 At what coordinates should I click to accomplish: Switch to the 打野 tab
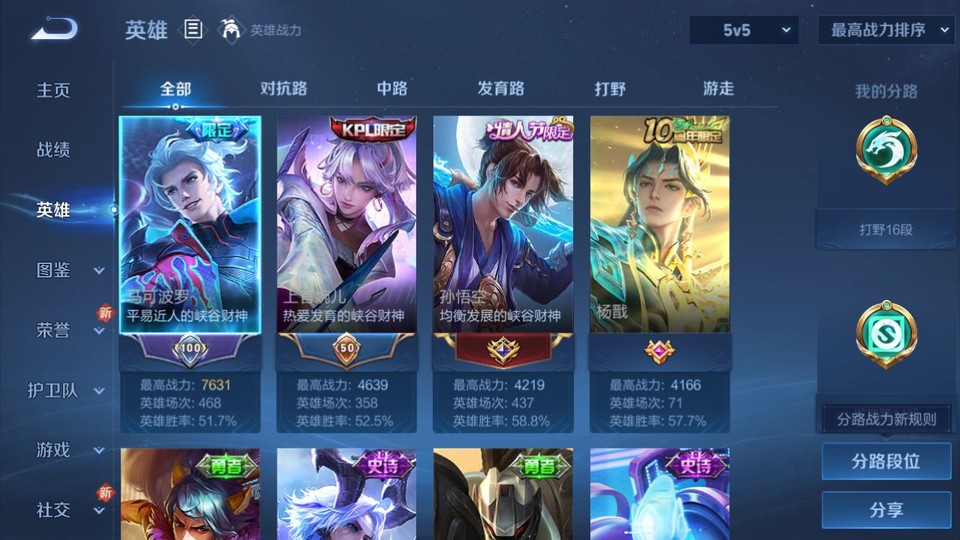(x=610, y=89)
